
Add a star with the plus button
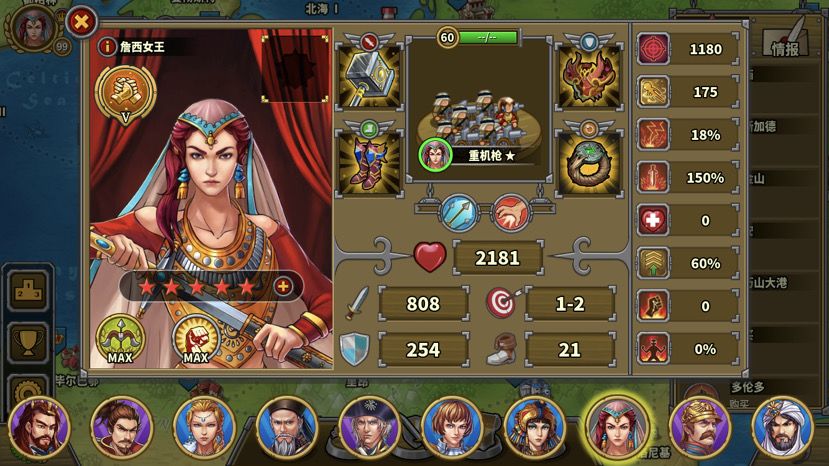pyautogui.click(x=283, y=287)
